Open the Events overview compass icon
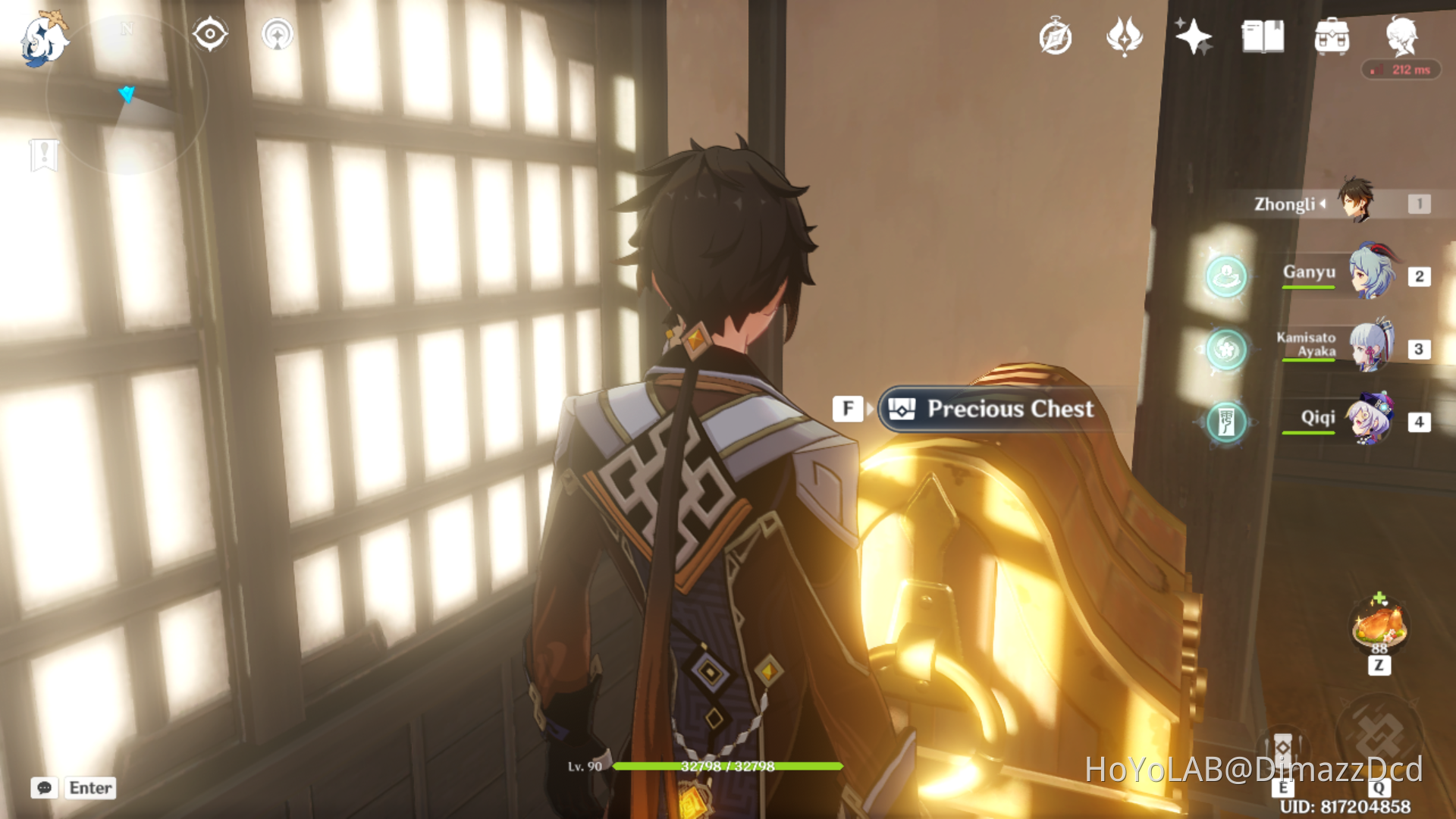Viewport: 1456px width, 819px height. pos(1054,36)
